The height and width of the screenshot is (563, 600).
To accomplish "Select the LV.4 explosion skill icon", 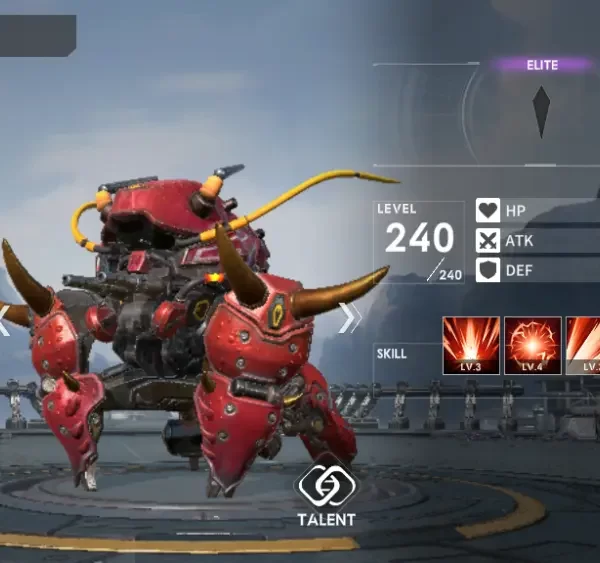I will [532, 345].
